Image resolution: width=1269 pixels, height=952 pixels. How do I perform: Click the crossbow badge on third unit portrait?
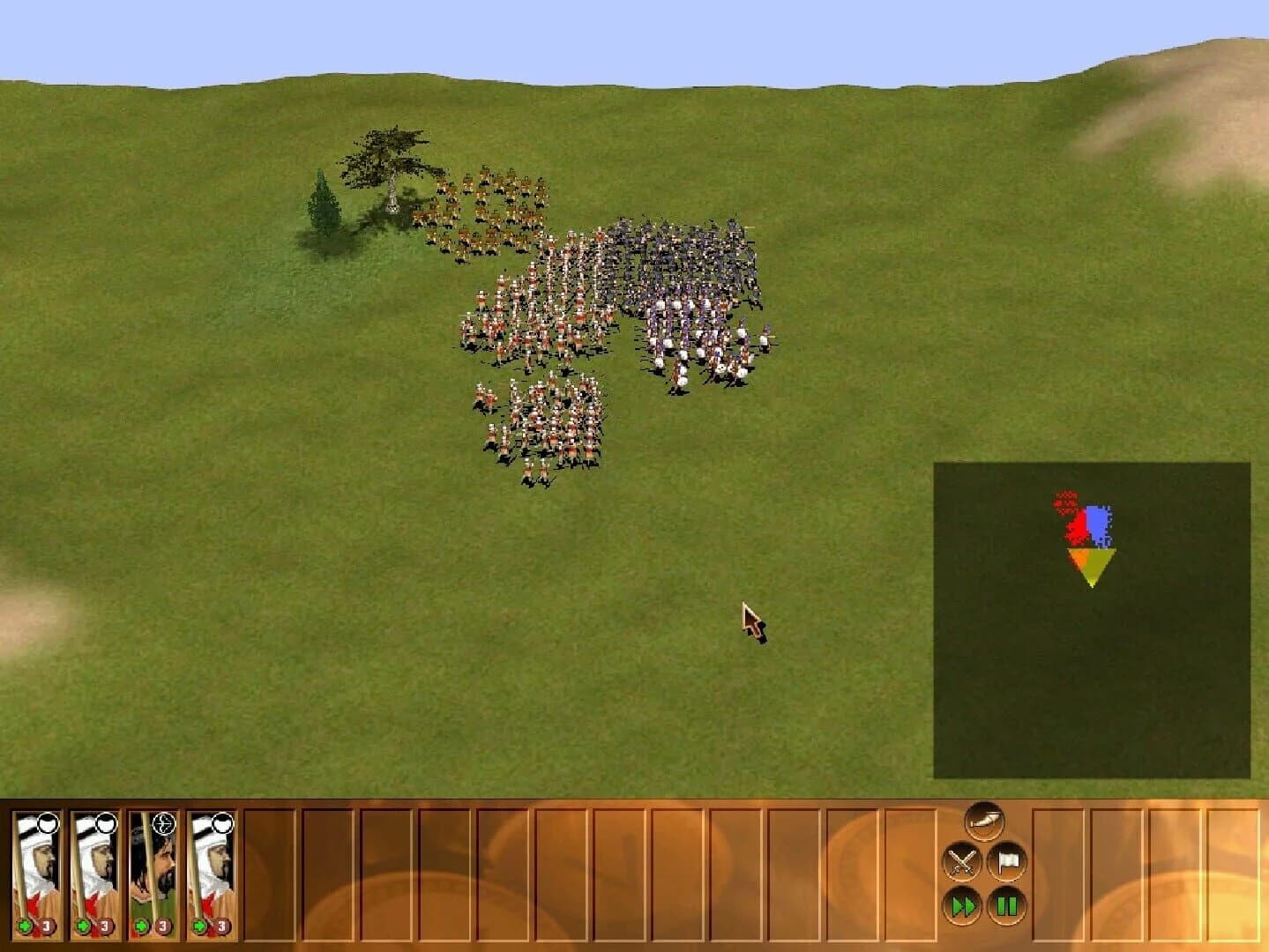pos(163,823)
